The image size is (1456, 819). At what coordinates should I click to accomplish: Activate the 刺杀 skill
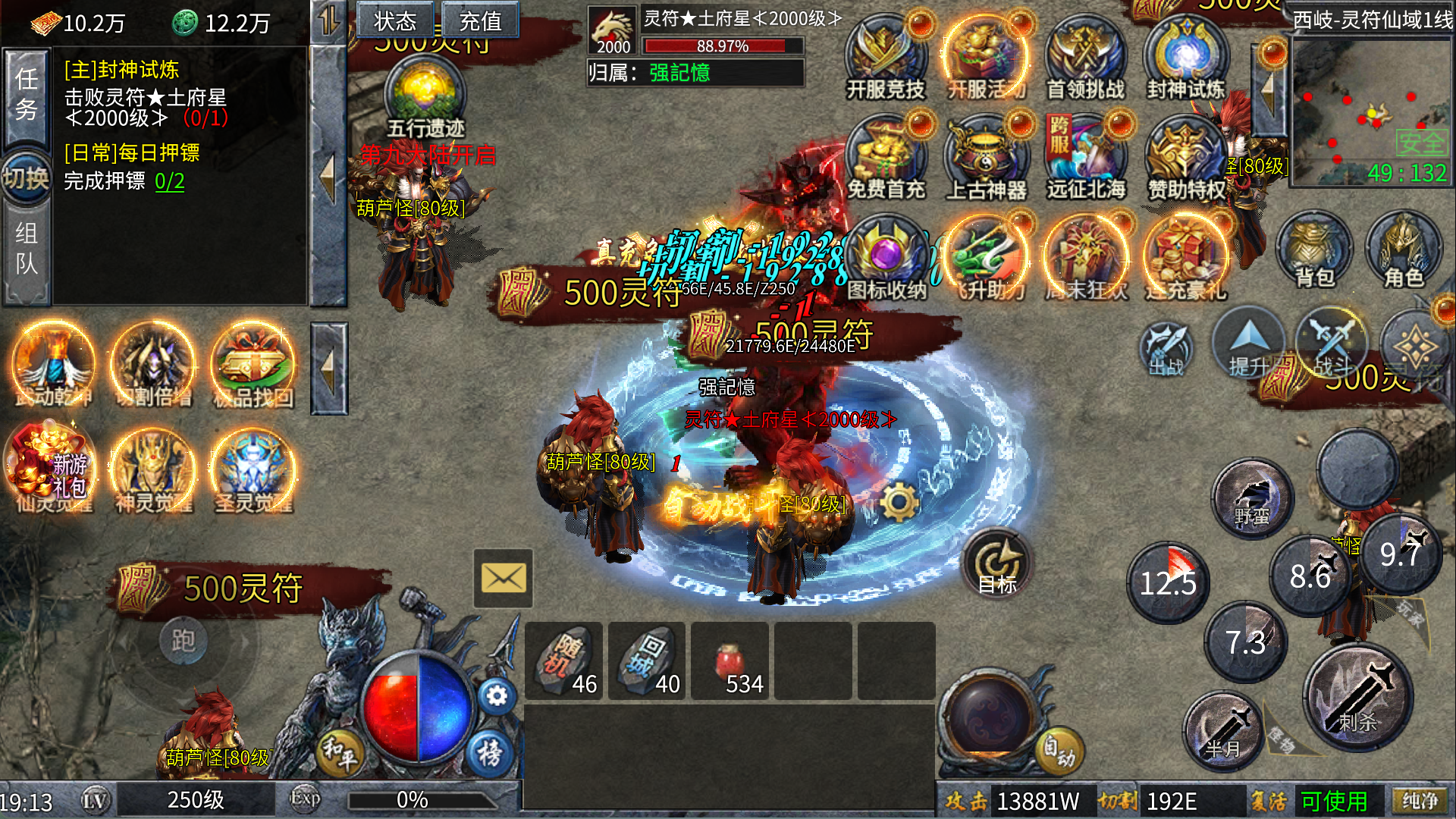[1357, 698]
